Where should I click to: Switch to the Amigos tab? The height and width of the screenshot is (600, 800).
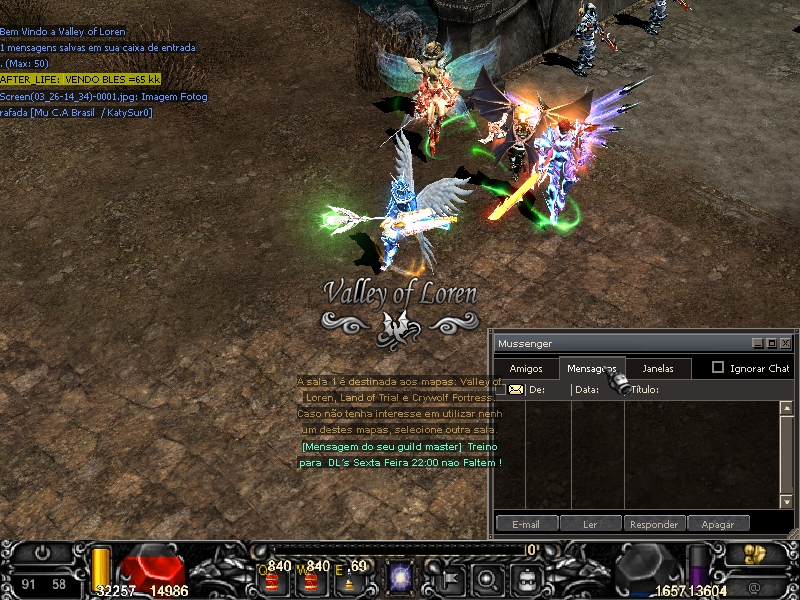pyautogui.click(x=526, y=368)
